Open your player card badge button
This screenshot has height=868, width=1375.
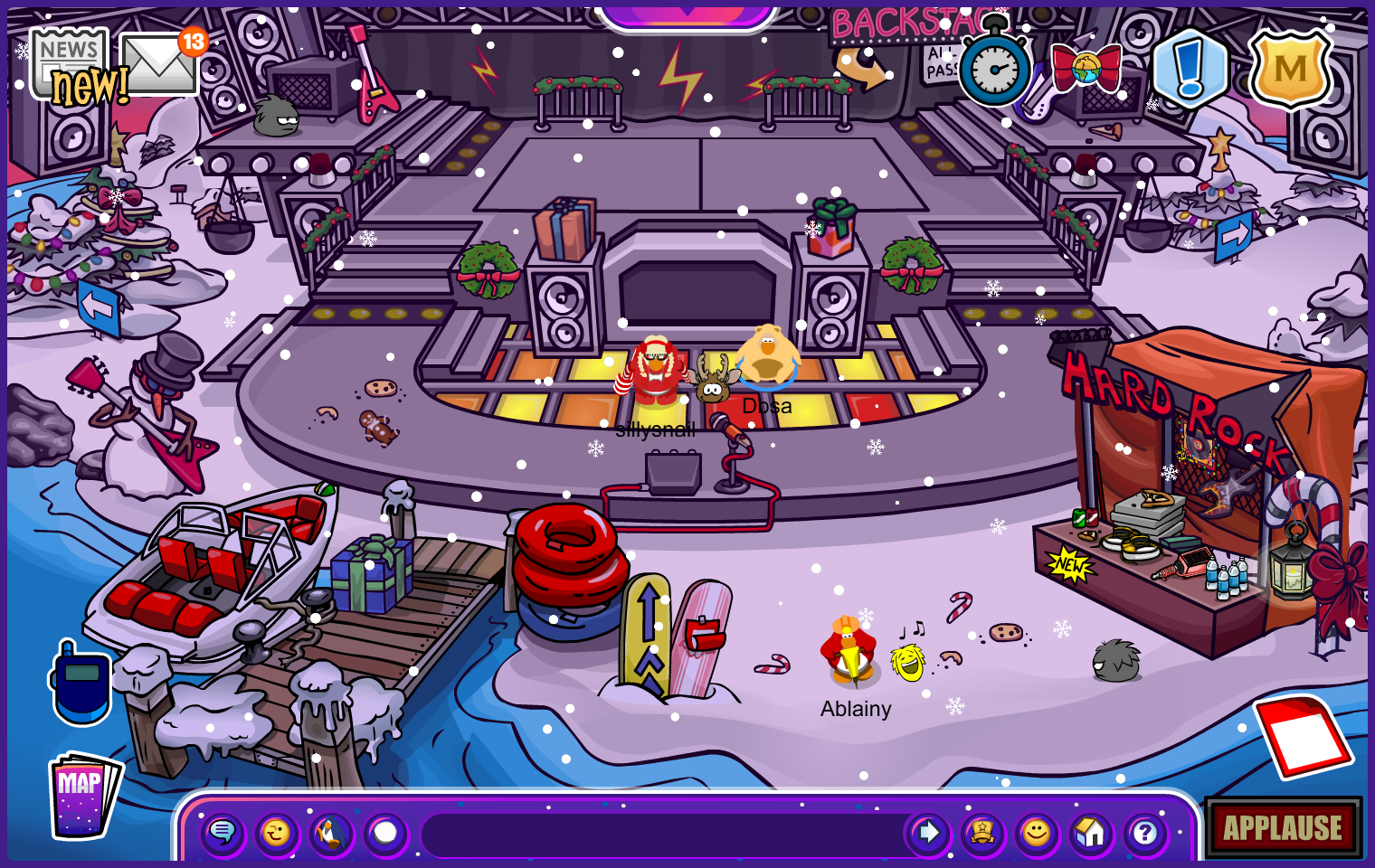[x=982, y=833]
